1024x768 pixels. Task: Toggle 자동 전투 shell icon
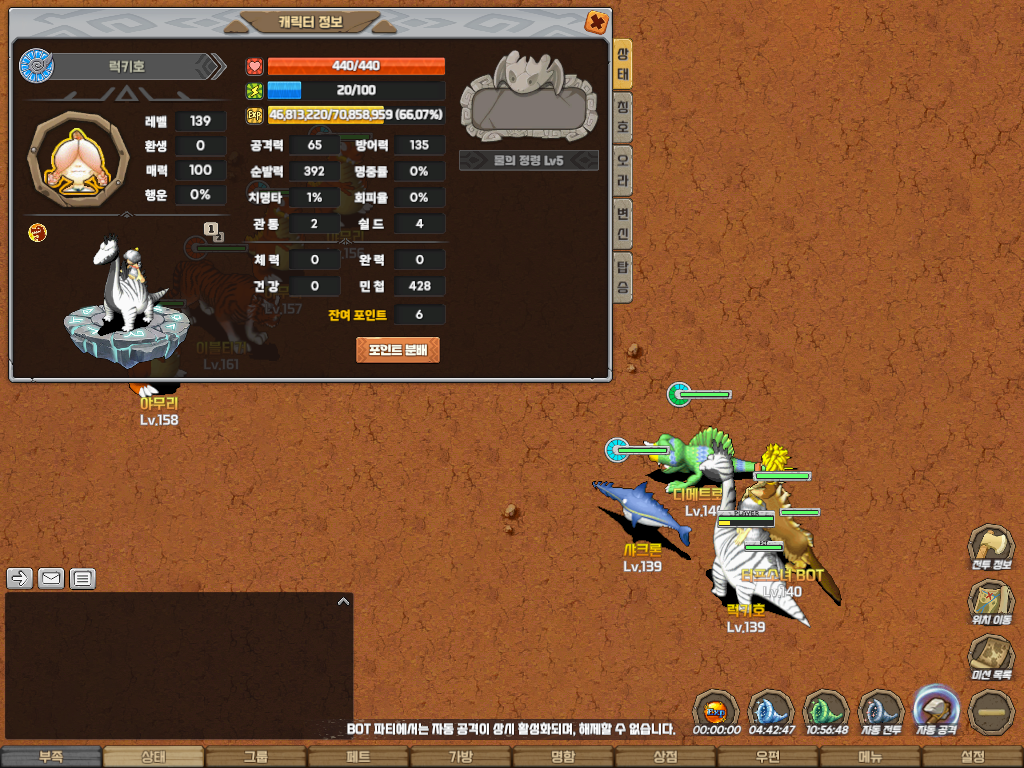(882, 711)
